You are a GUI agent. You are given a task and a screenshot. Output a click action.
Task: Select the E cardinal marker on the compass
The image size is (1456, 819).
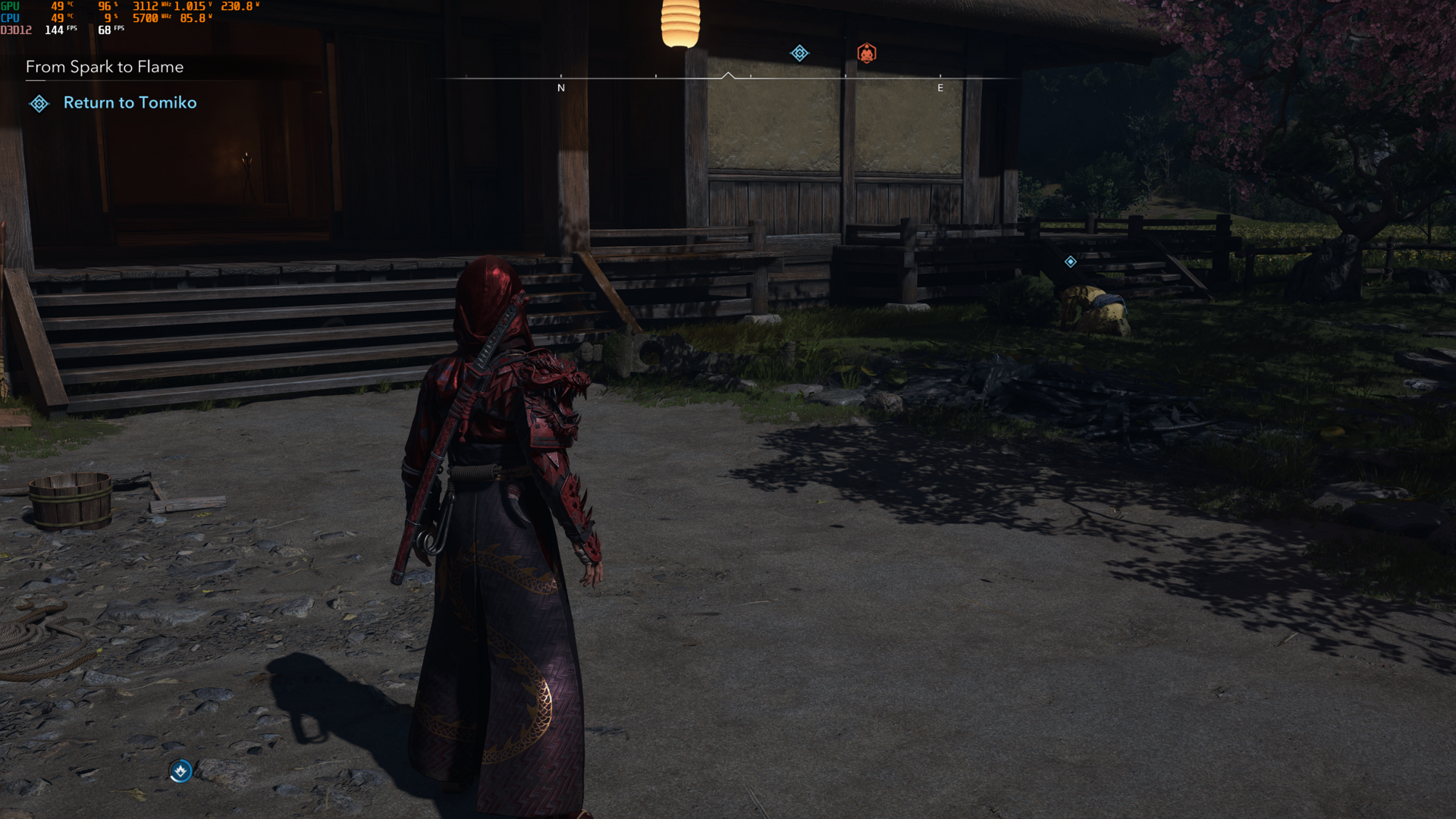coord(940,87)
